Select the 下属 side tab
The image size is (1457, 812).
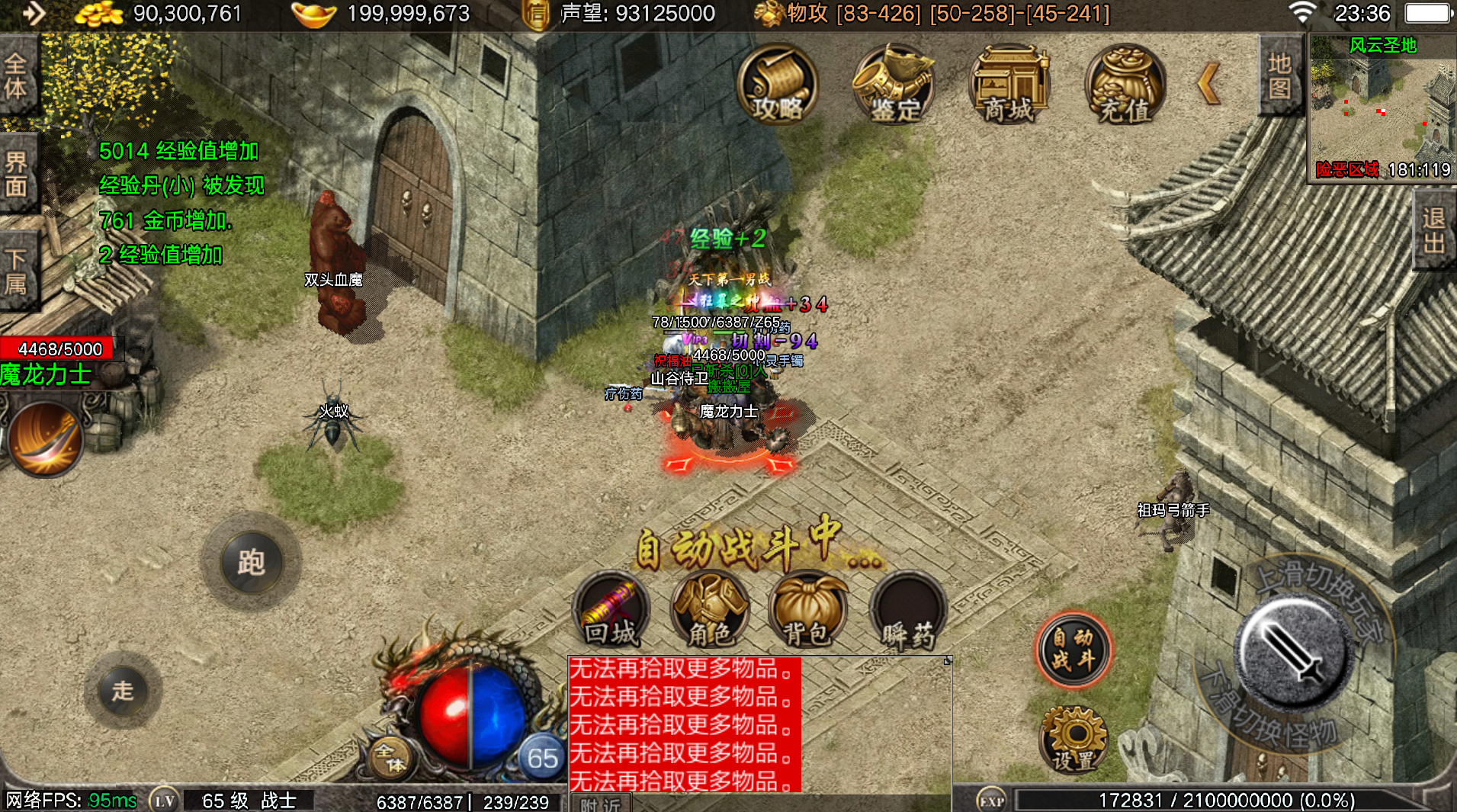(16, 271)
